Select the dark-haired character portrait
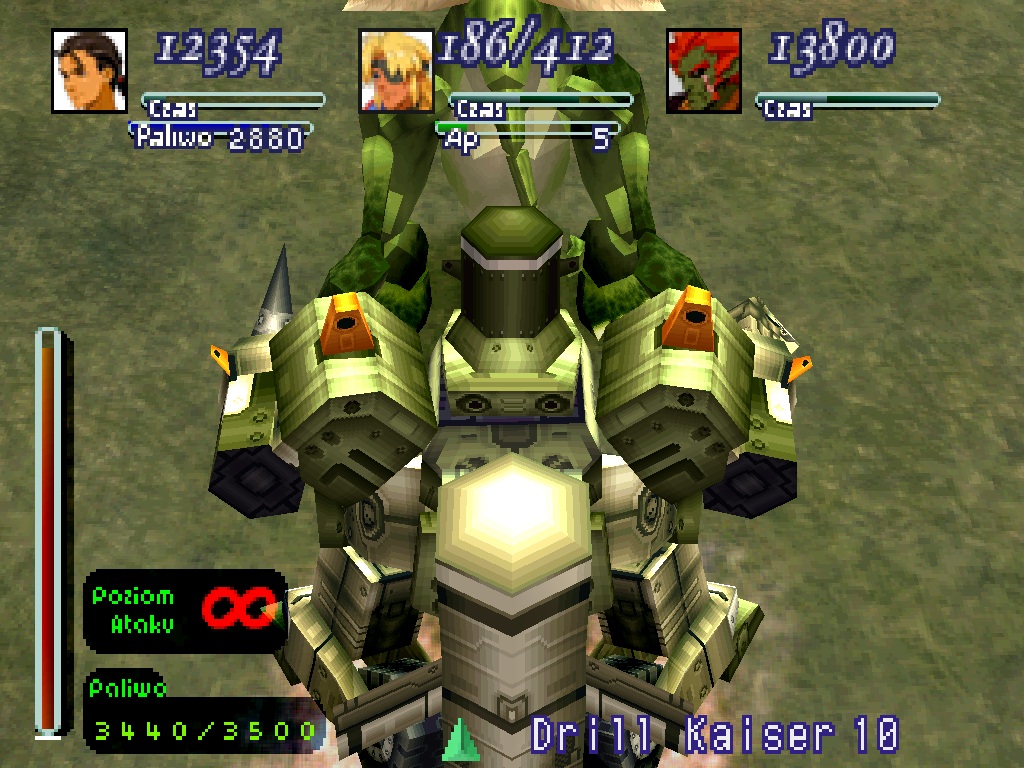 pos(89,70)
